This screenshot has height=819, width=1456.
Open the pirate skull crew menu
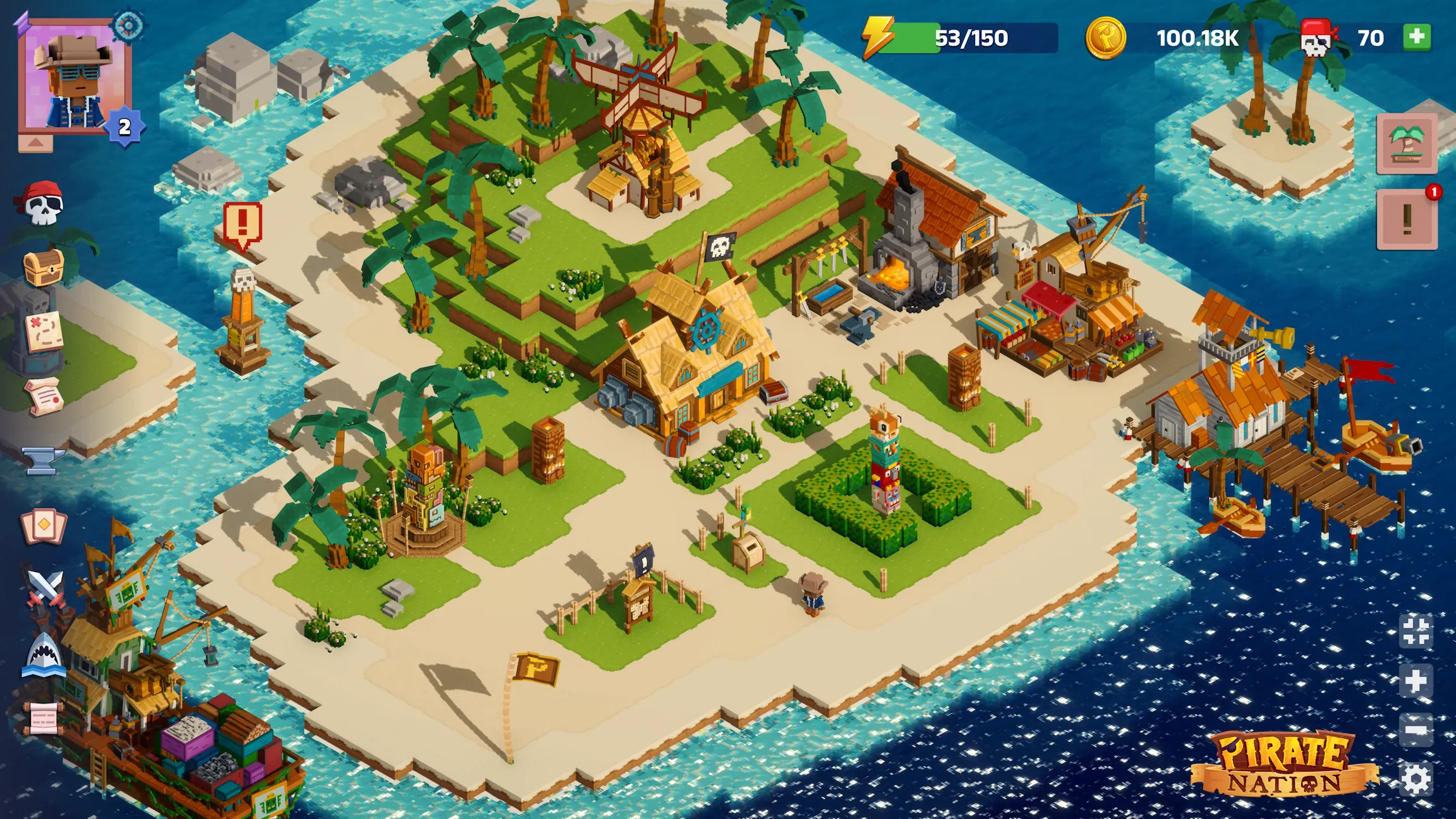(x=42, y=203)
